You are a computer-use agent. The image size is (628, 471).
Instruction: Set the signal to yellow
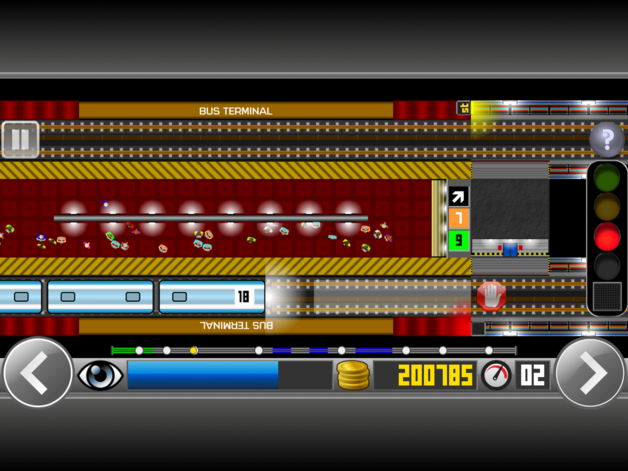(x=606, y=208)
